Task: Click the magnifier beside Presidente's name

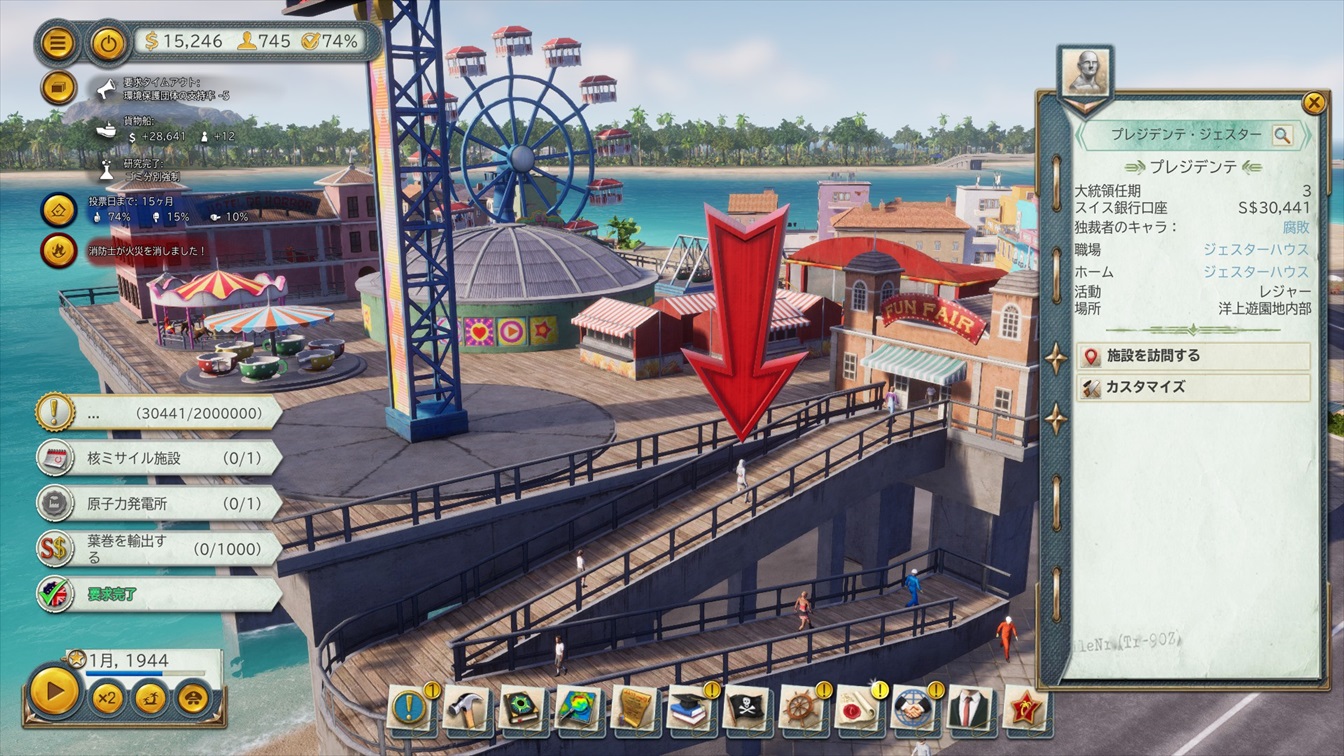Action: click(x=1282, y=135)
